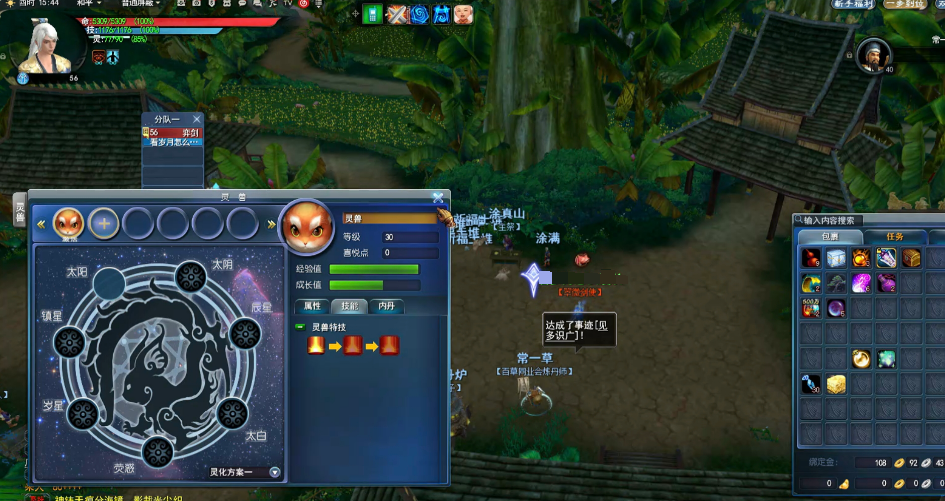Show the 内丹 tab

point(386,306)
